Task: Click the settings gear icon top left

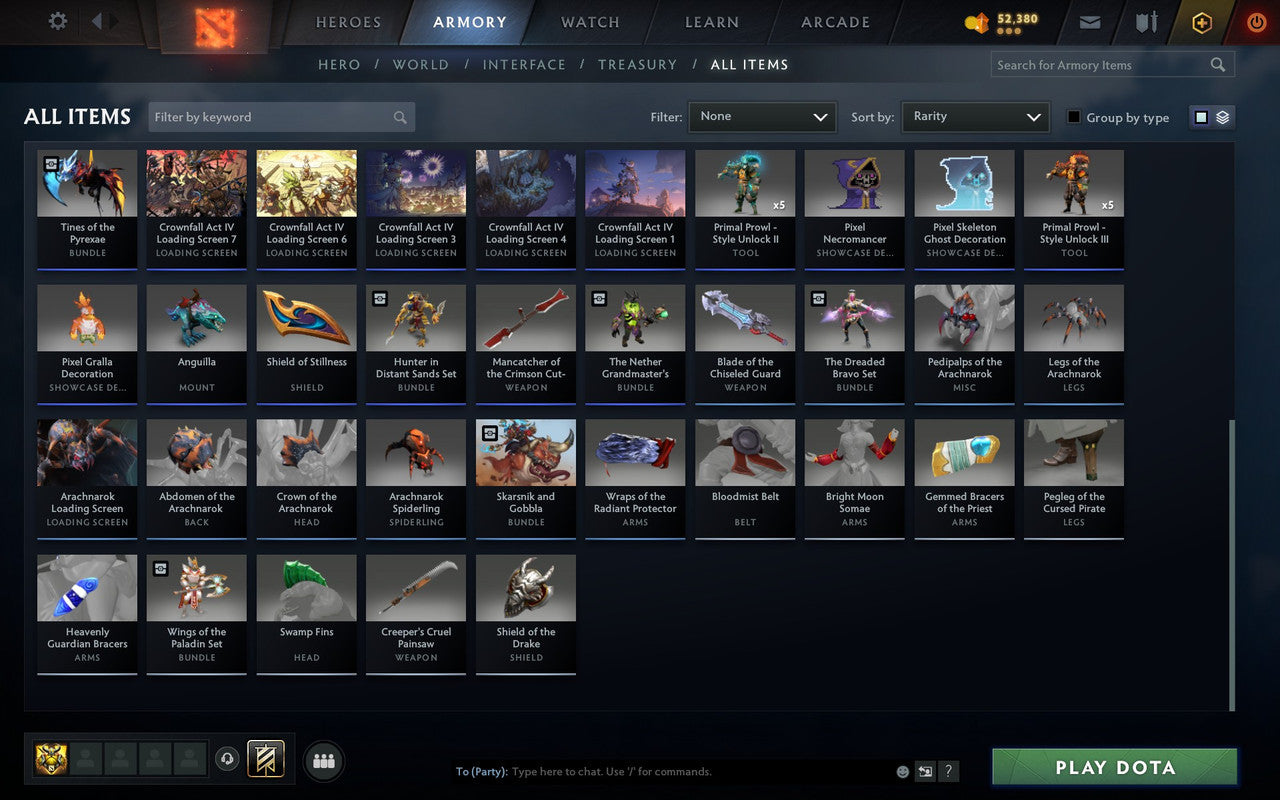Action: tap(57, 21)
